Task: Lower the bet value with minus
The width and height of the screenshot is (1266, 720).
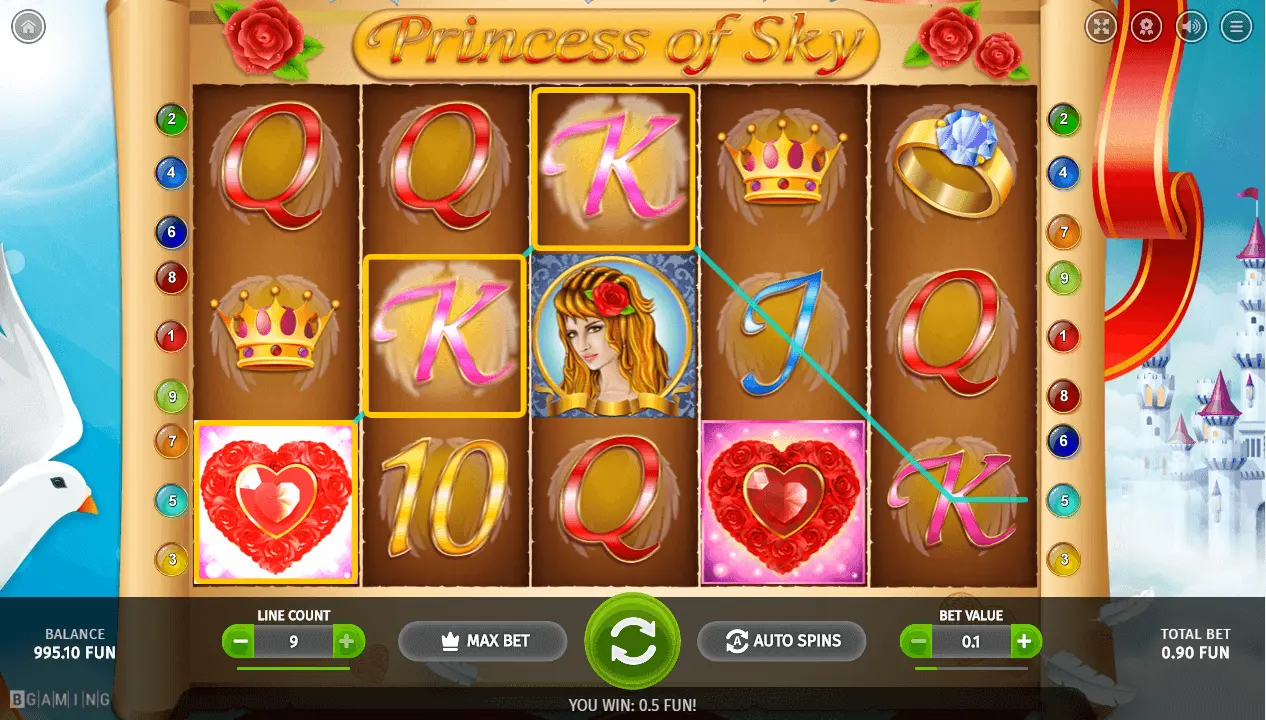Action: 917,642
